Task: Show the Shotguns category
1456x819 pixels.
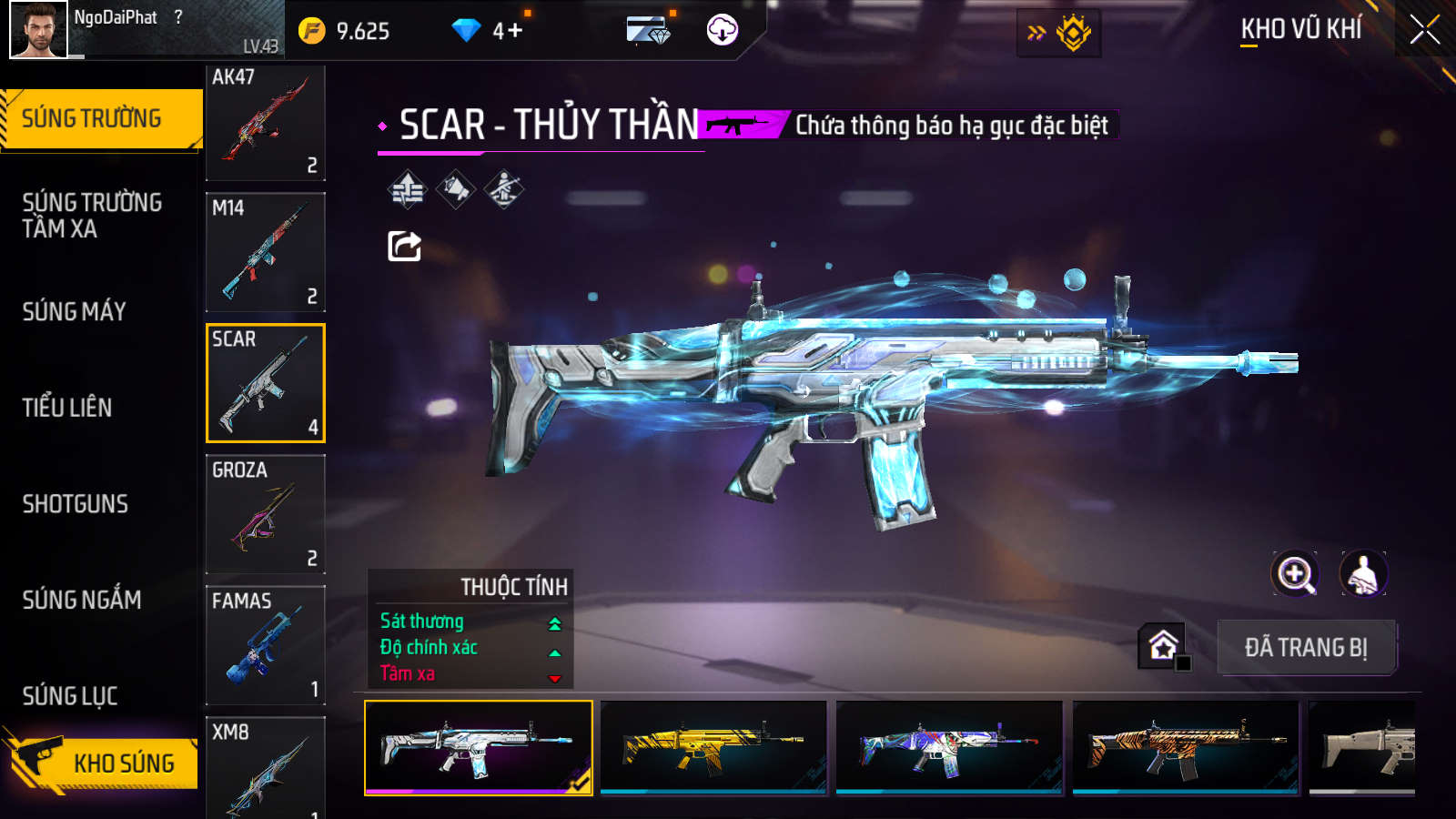Action: coord(76,504)
